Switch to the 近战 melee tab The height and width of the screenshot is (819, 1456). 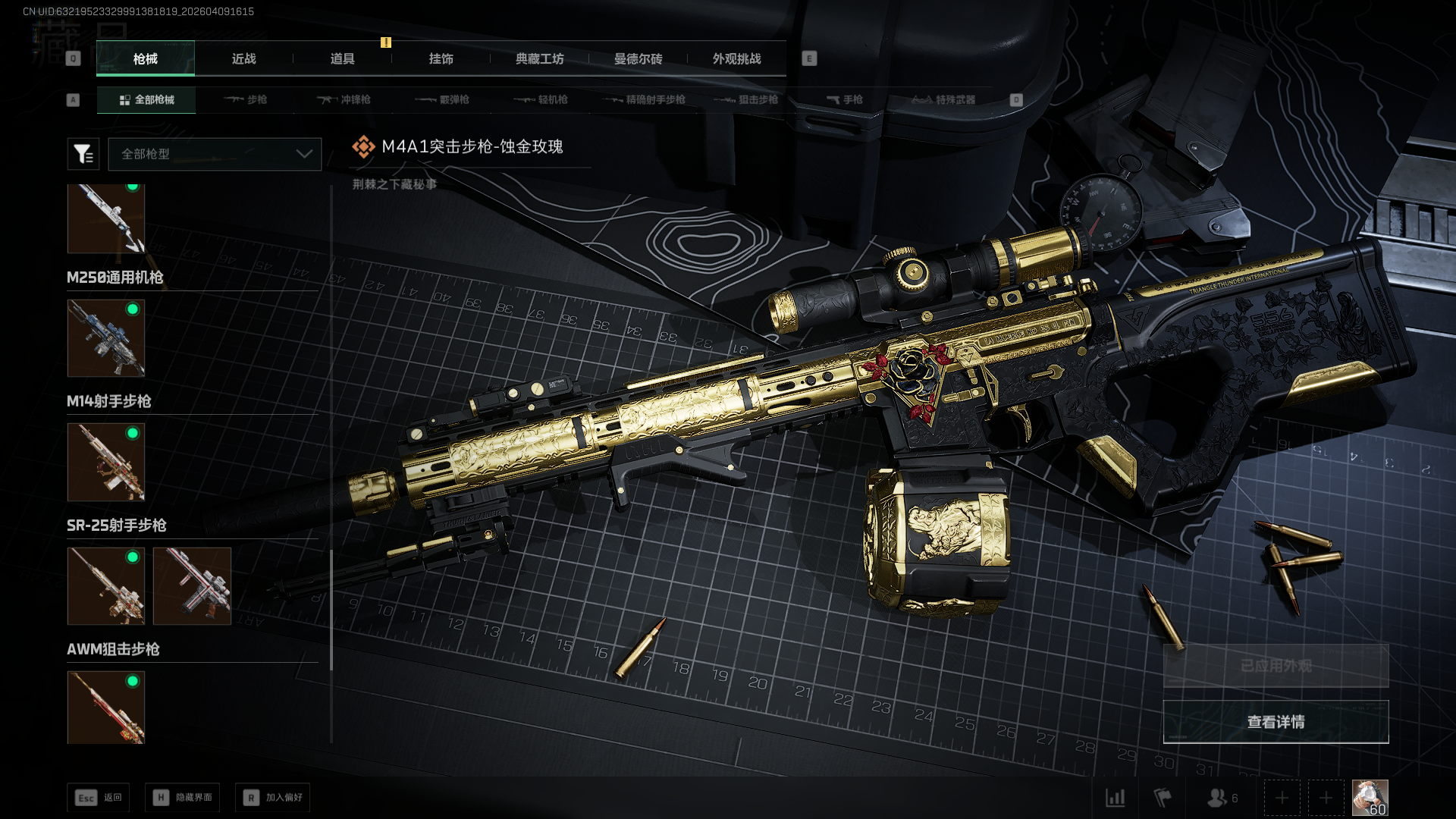[243, 59]
